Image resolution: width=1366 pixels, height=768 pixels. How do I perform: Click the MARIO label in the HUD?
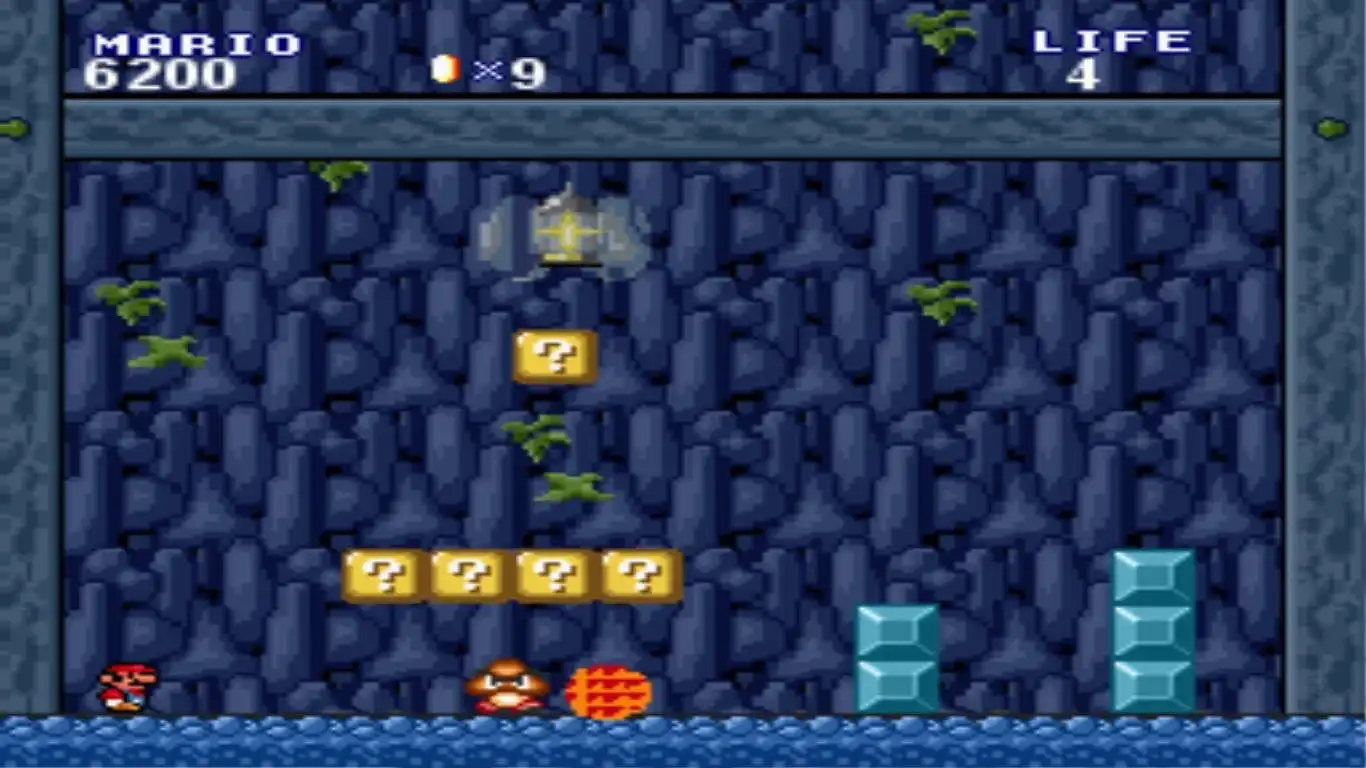(193, 42)
